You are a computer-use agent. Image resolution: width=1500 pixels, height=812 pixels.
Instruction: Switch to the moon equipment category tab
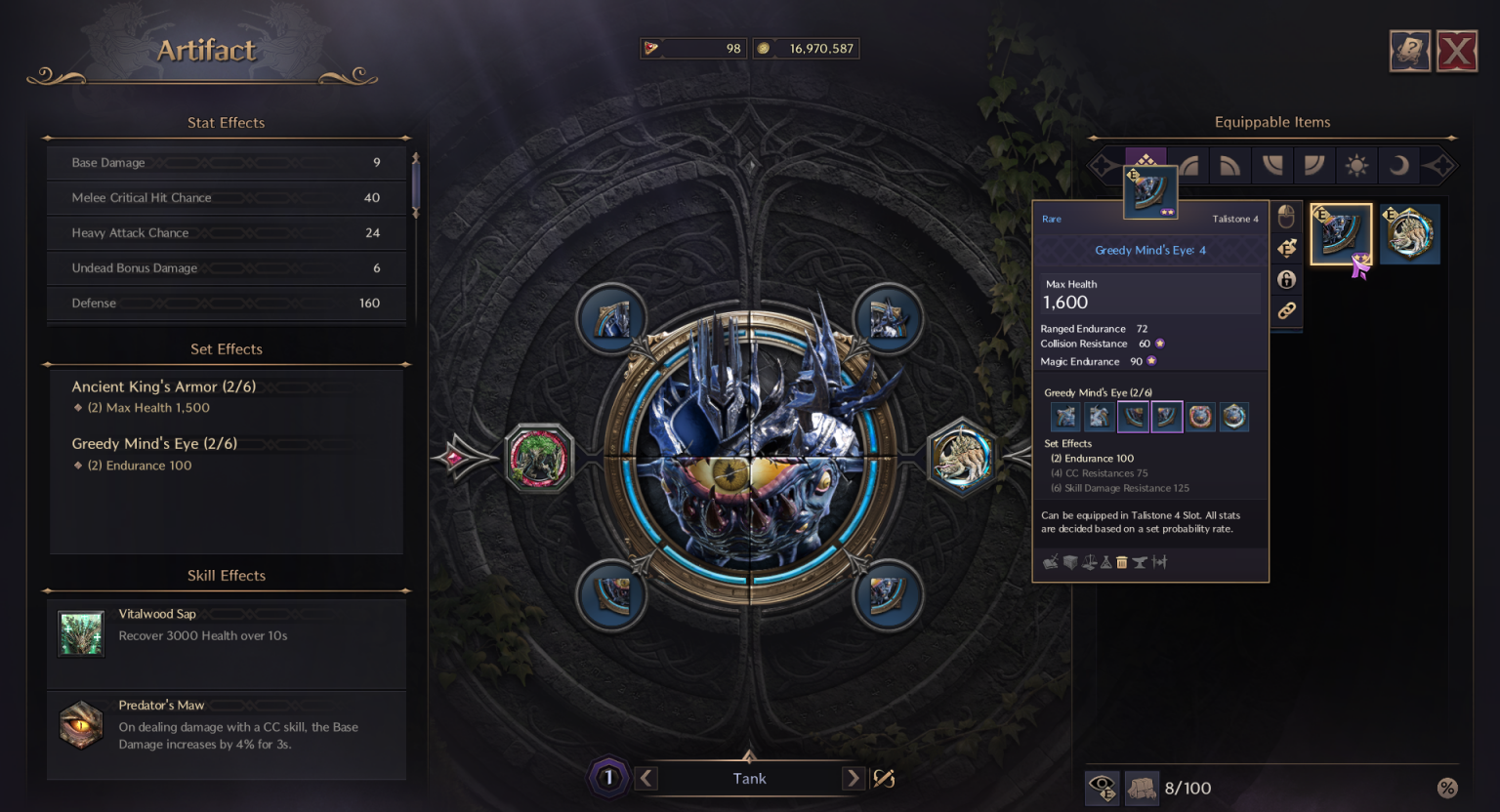click(1397, 165)
